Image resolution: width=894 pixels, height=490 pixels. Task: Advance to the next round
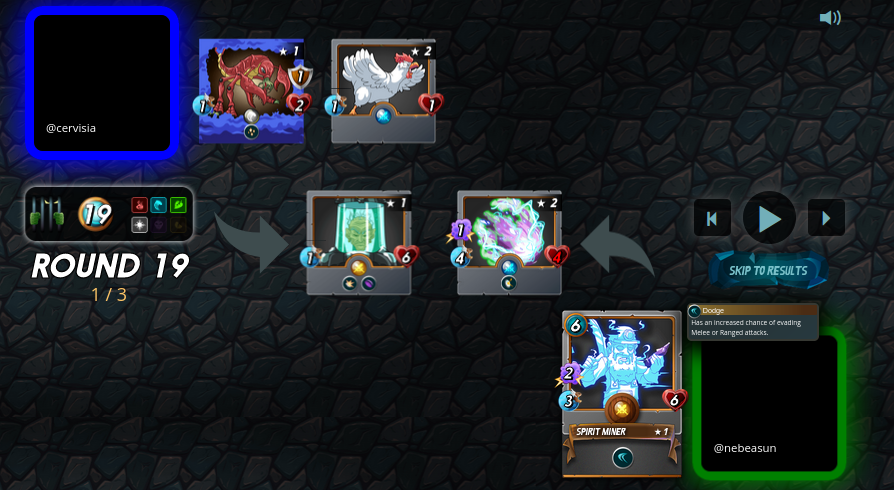[826, 218]
